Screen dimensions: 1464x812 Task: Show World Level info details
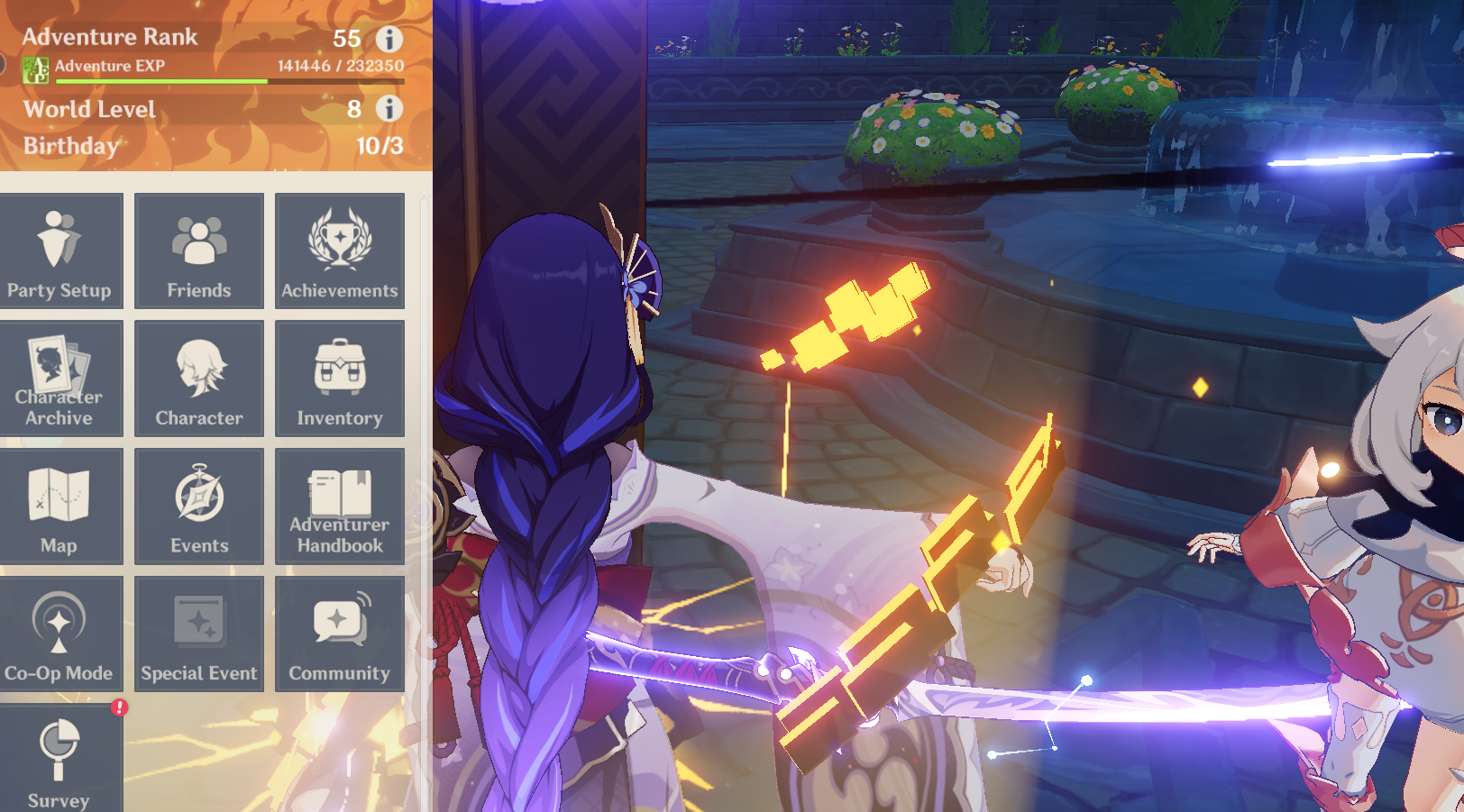[389, 109]
